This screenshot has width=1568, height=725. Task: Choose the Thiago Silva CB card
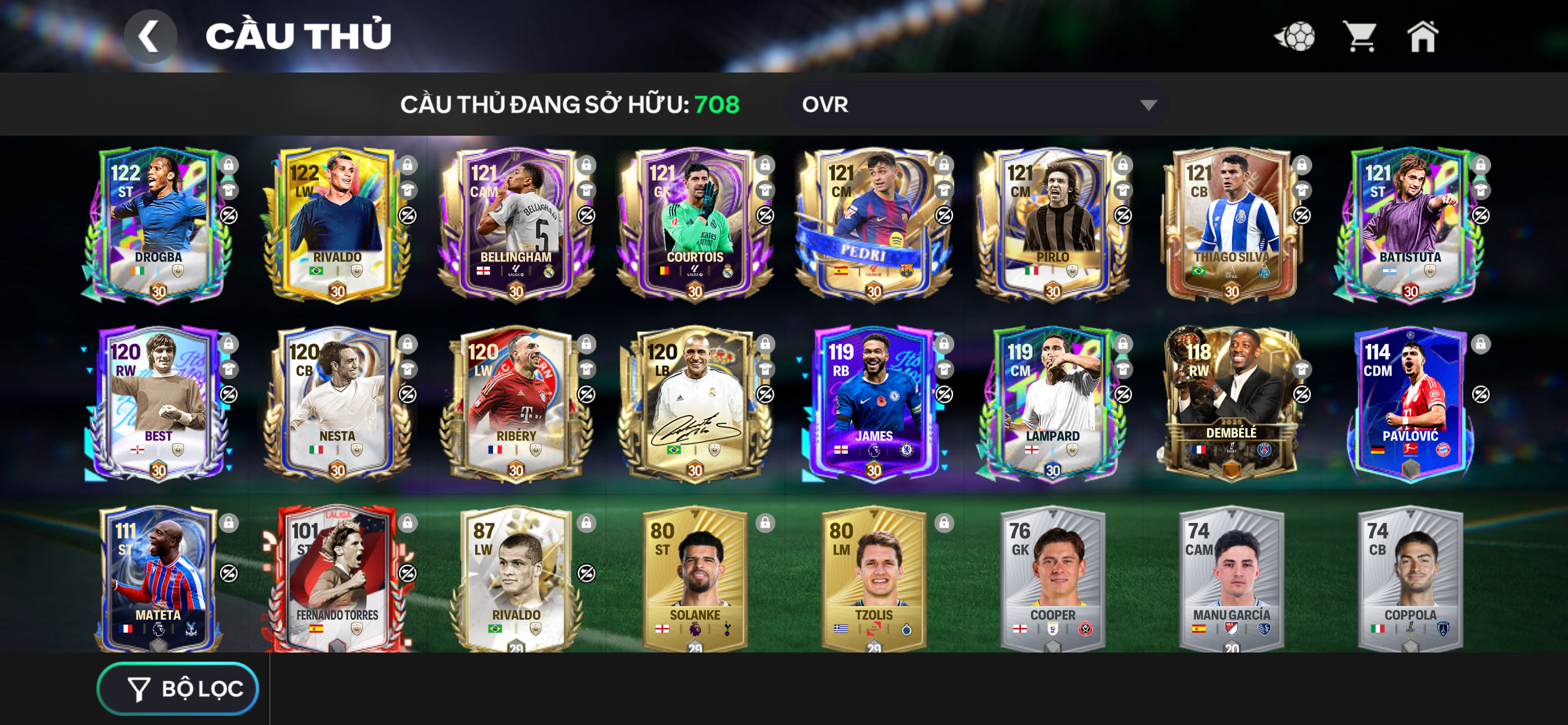[x=1231, y=224]
